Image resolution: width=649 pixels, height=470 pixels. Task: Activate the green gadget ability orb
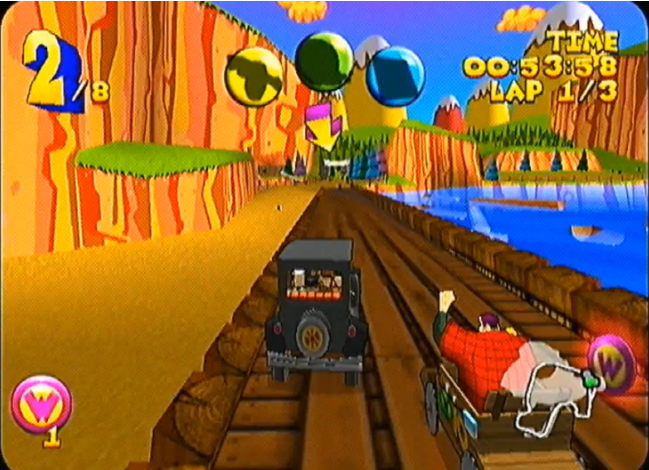[324, 62]
